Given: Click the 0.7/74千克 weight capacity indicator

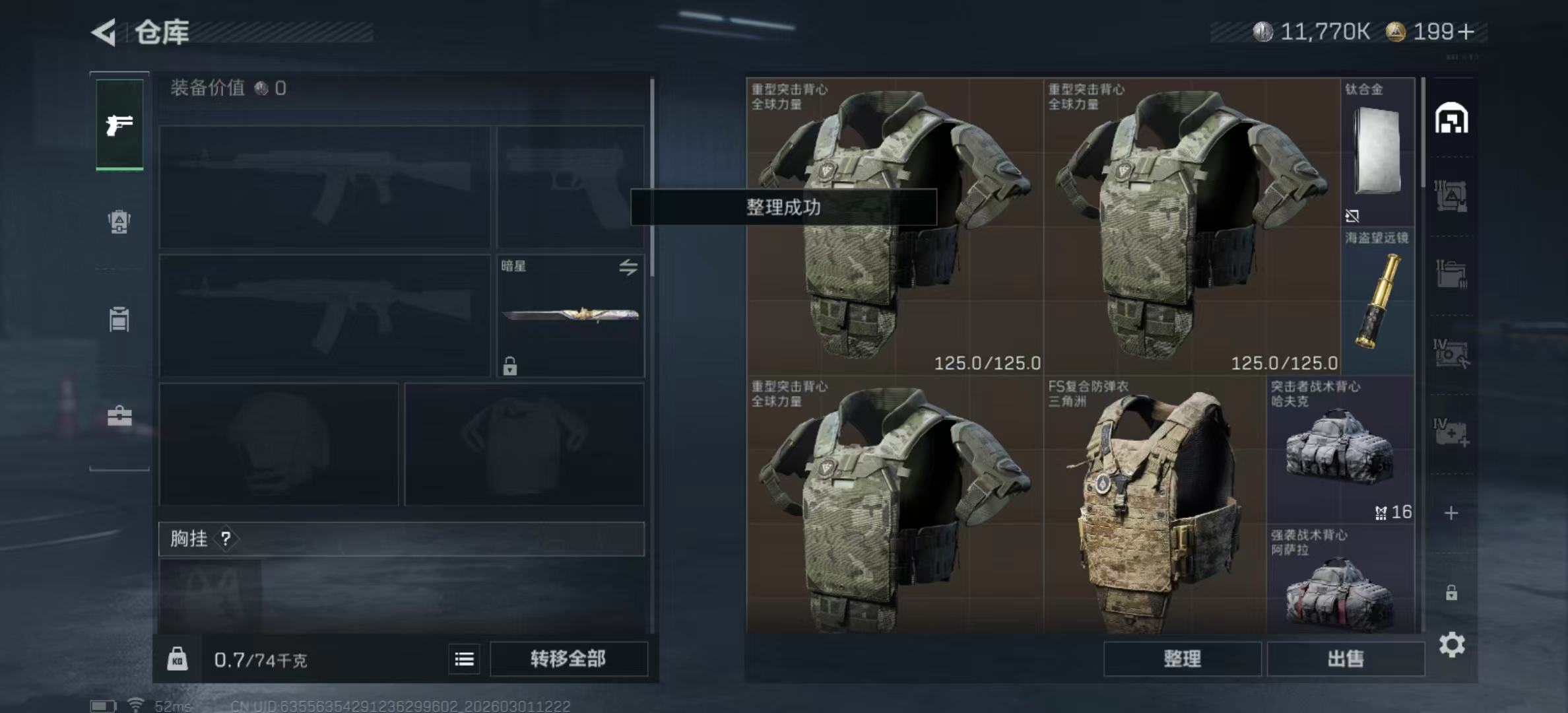Looking at the screenshot, I should (x=261, y=659).
